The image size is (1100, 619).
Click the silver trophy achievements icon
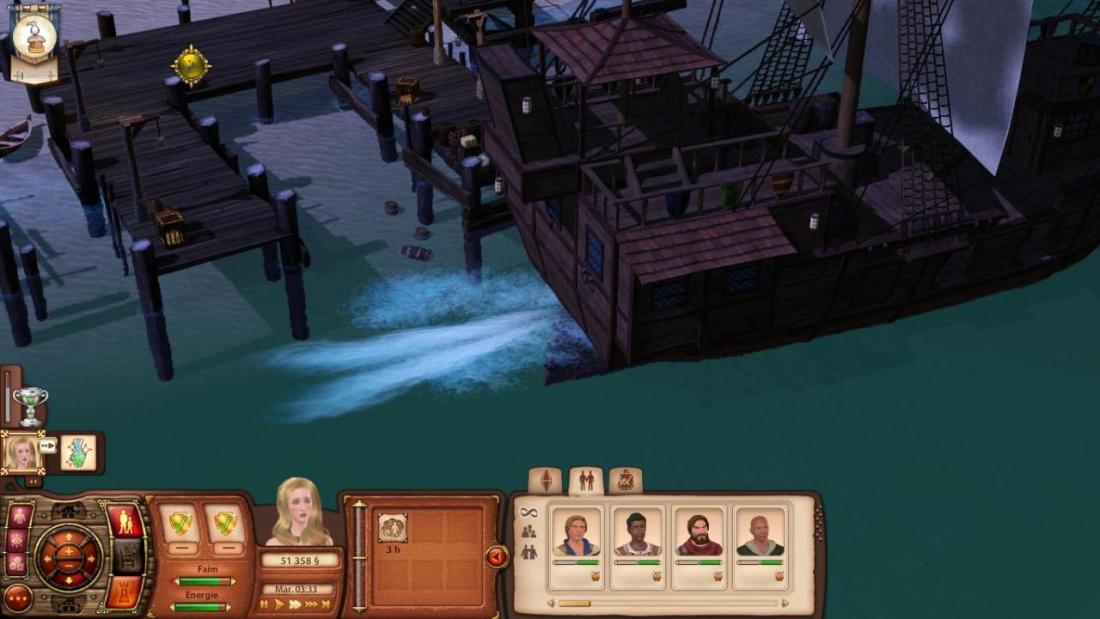31,404
